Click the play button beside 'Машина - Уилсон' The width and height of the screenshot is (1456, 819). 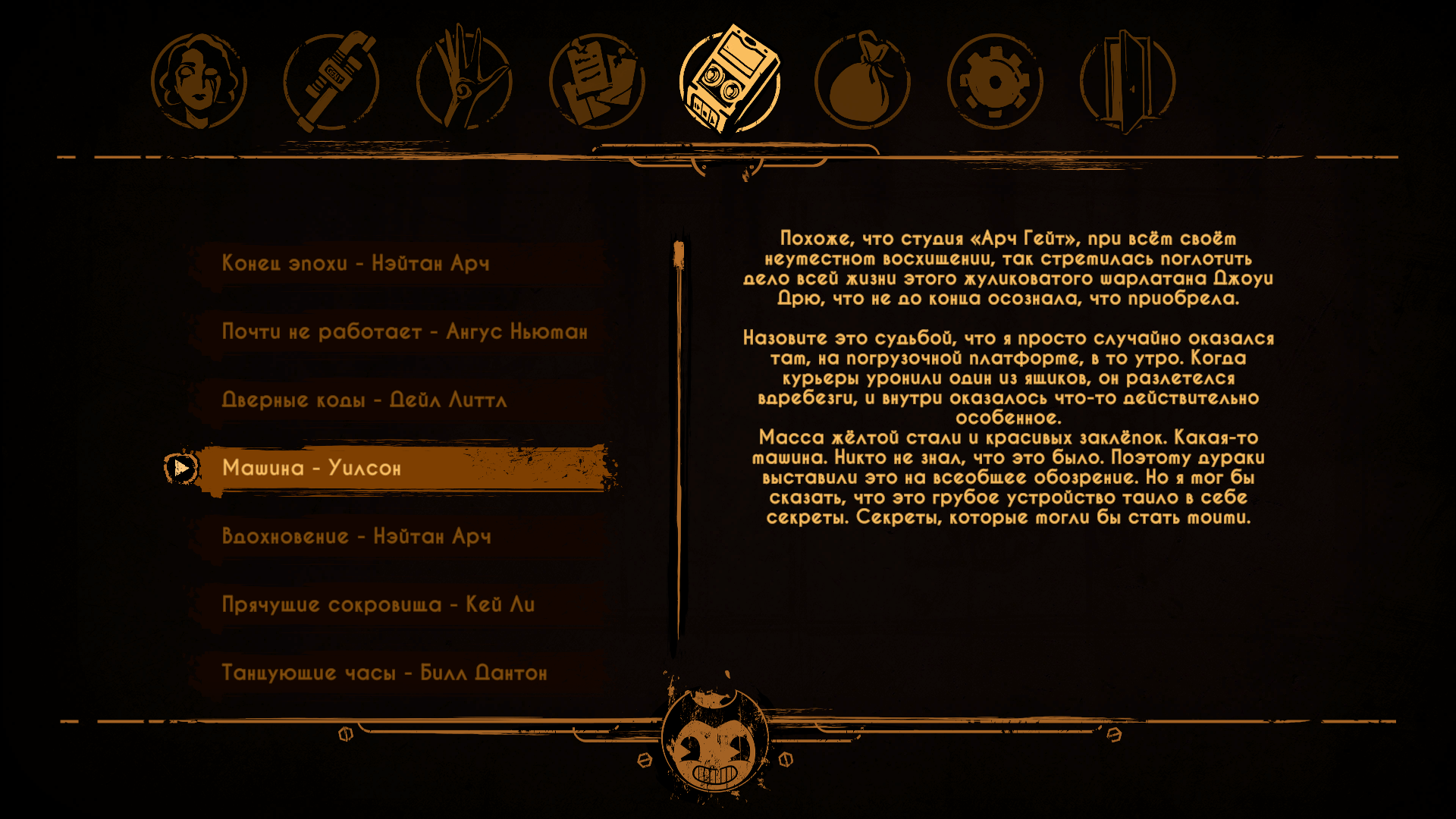tap(181, 468)
